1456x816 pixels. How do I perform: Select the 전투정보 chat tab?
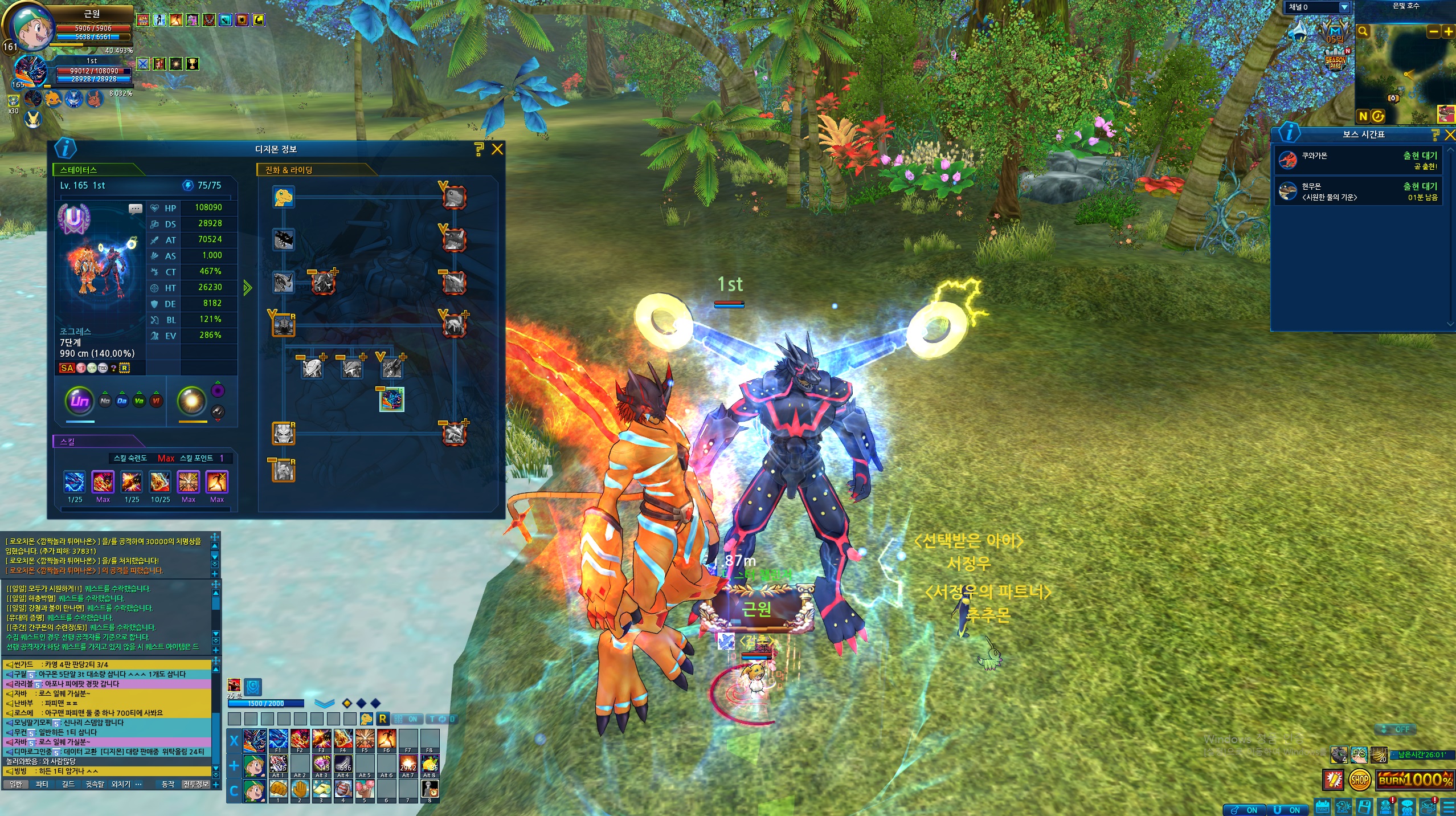point(195,785)
